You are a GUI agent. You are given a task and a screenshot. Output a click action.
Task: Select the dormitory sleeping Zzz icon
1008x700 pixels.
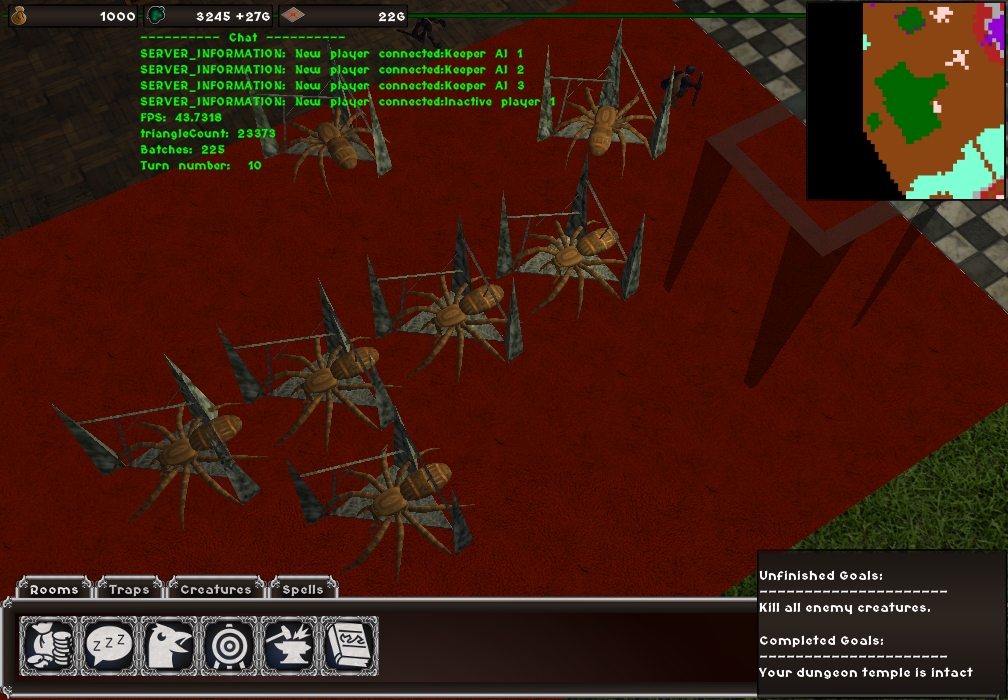tap(110, 645)
